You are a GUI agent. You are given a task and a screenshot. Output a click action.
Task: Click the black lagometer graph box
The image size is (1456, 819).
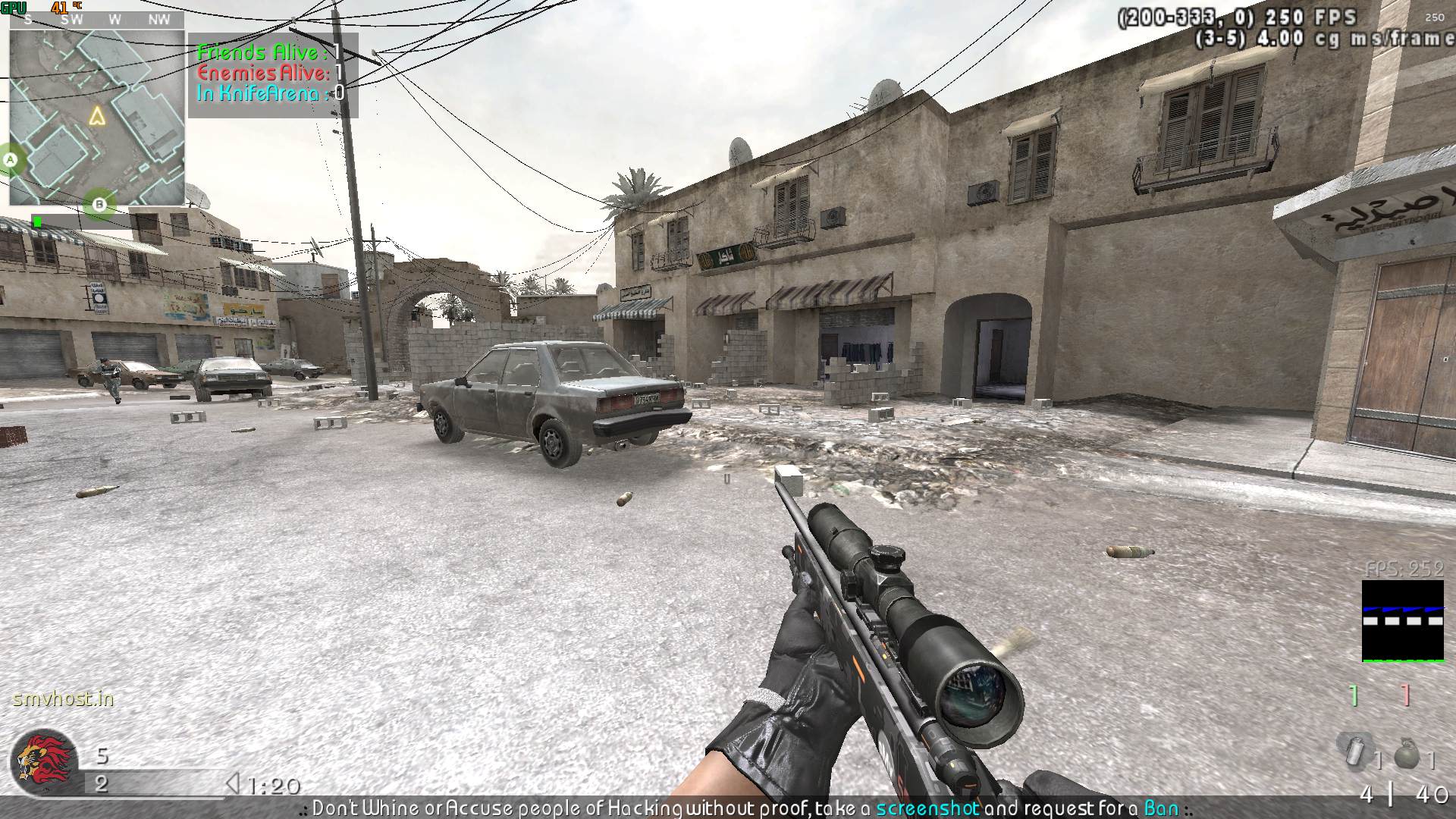coord(1402,621)
